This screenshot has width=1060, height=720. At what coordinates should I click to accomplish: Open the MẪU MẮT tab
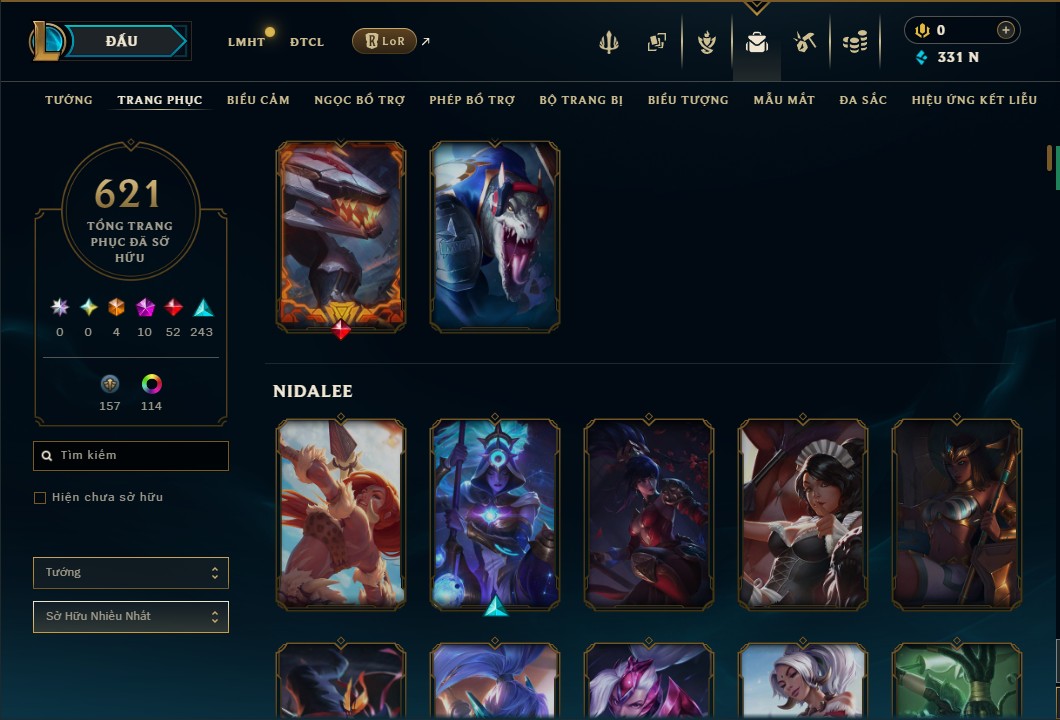784,100
